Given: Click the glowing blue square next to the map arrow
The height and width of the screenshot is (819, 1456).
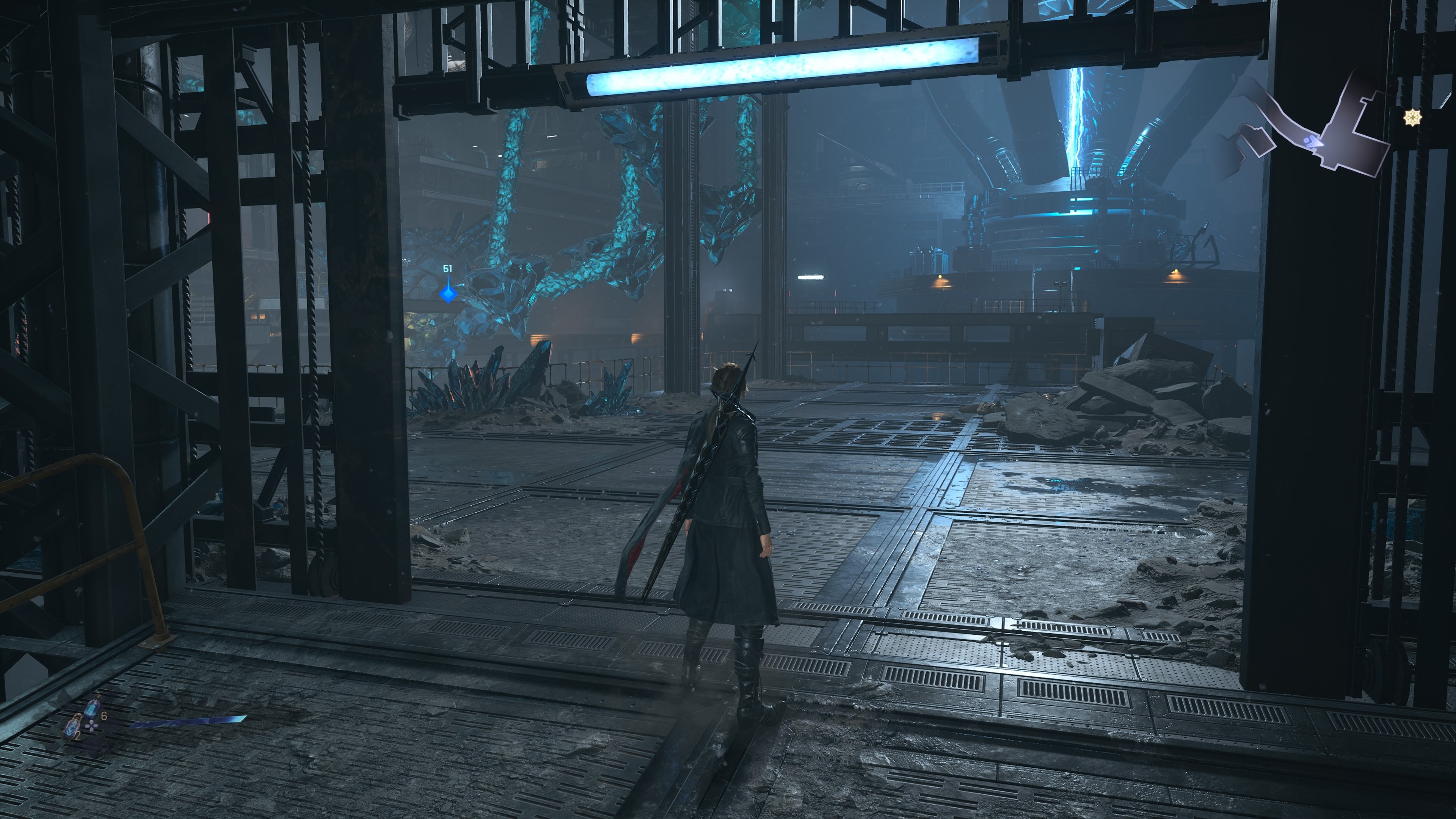Looking at the screenshot, I should (x=1307, y=141).
